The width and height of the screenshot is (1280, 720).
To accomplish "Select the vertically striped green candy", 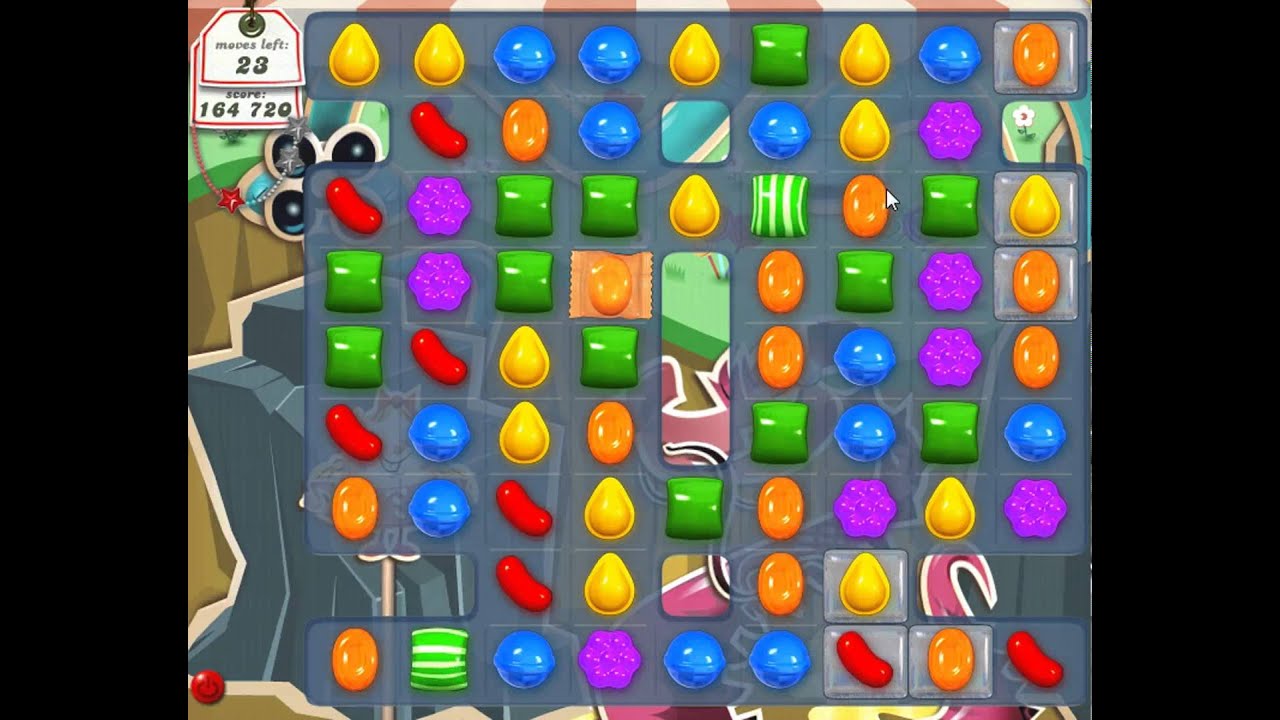I will 779,205.
